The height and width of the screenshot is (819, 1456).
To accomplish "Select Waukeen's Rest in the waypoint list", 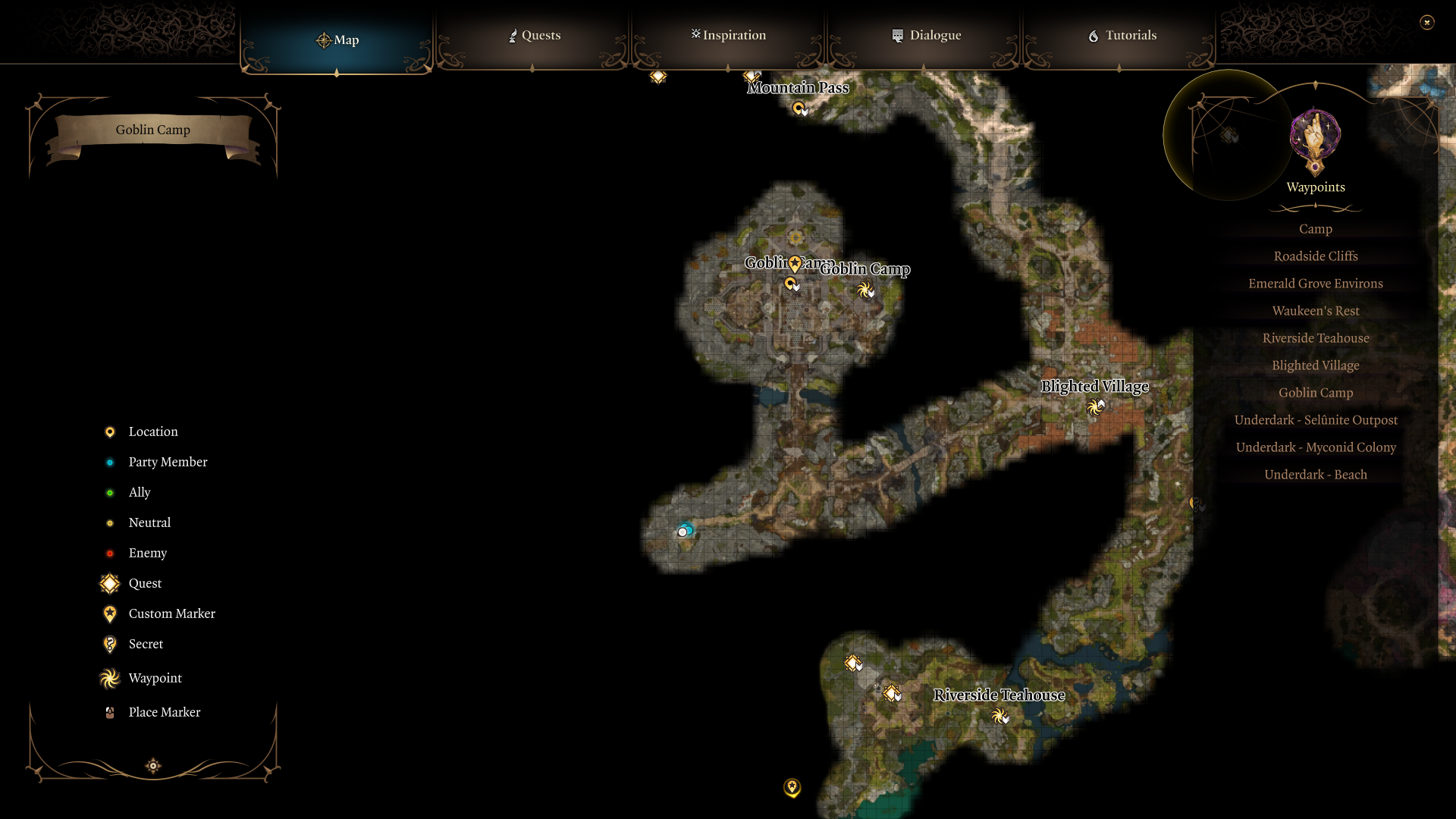I will pyautogui.click(x=1315, y=310).
